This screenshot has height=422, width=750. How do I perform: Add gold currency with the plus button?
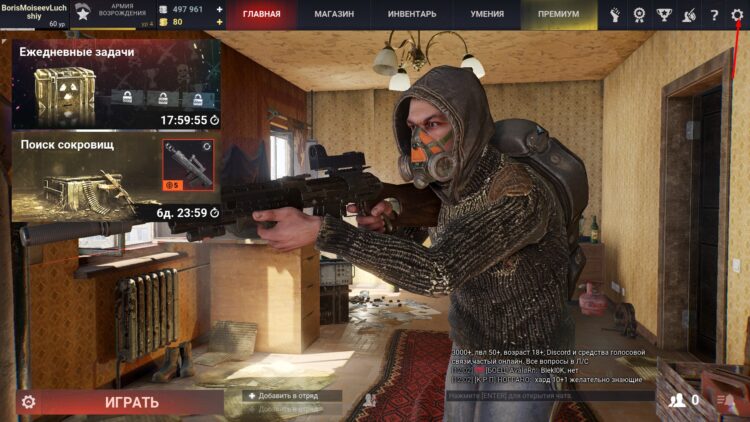coord(220,21)
